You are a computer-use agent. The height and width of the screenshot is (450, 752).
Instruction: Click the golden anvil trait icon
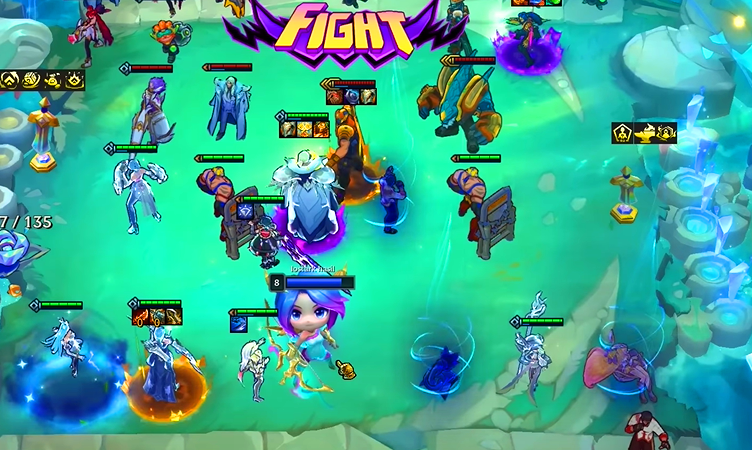(x=645, y=132)
